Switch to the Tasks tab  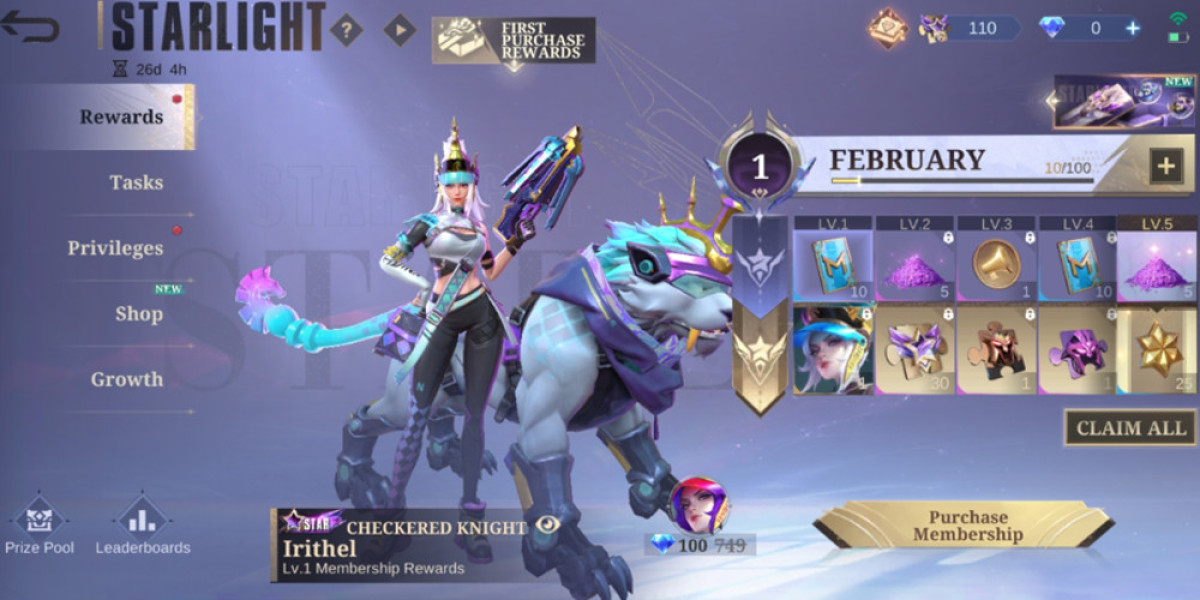[x=136, y=183]
